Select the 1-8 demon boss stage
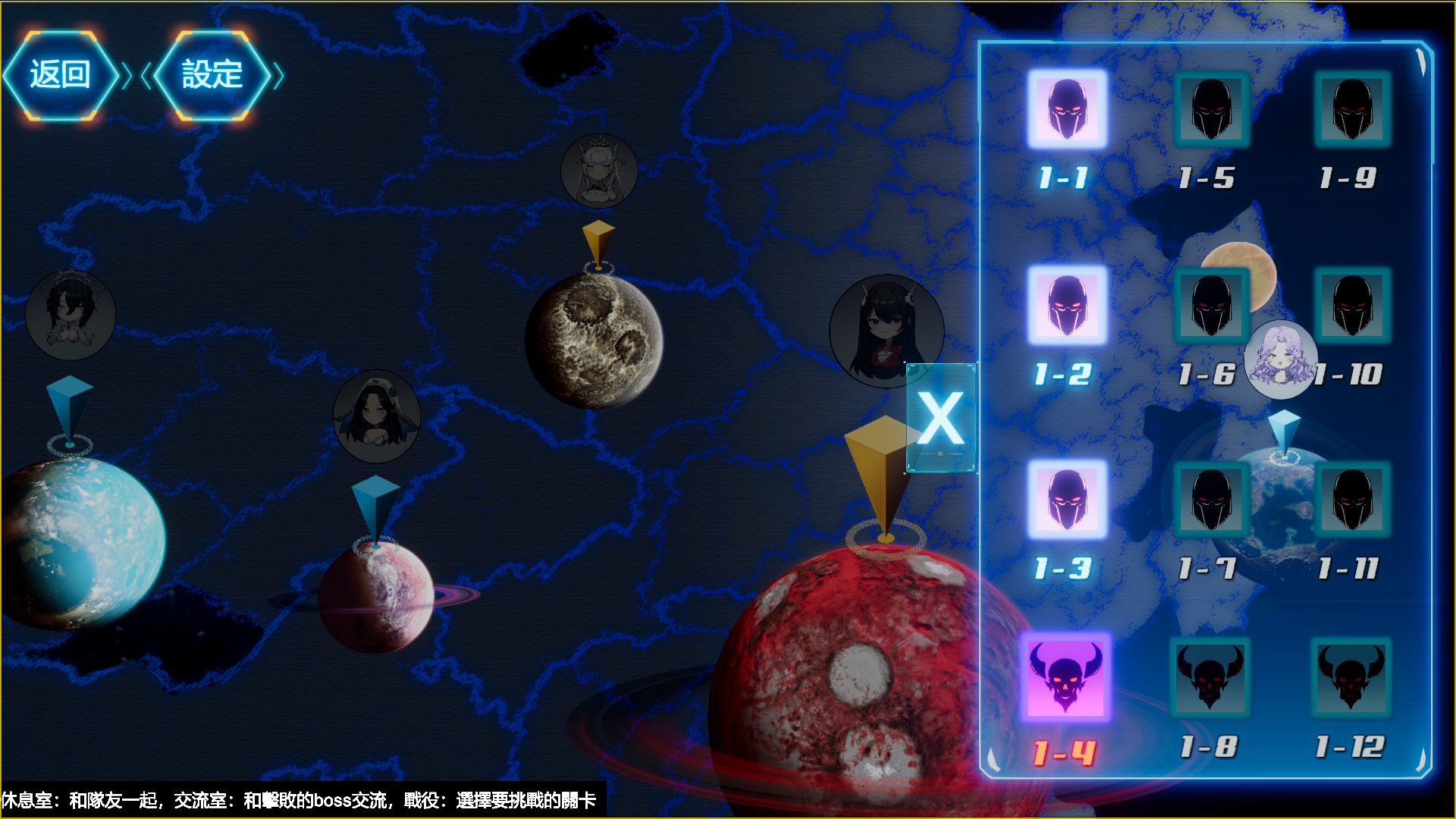Viewport: 1456px width, 819px height. point(1210,677)
